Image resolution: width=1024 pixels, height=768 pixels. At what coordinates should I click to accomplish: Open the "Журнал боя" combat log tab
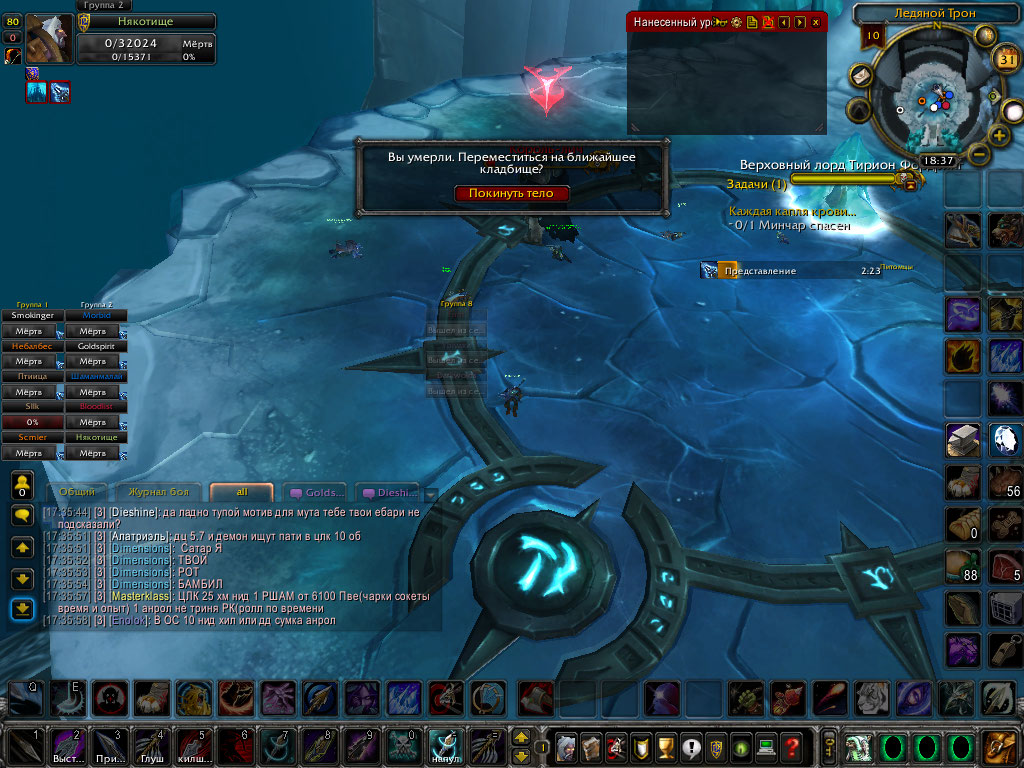[155, 492]
